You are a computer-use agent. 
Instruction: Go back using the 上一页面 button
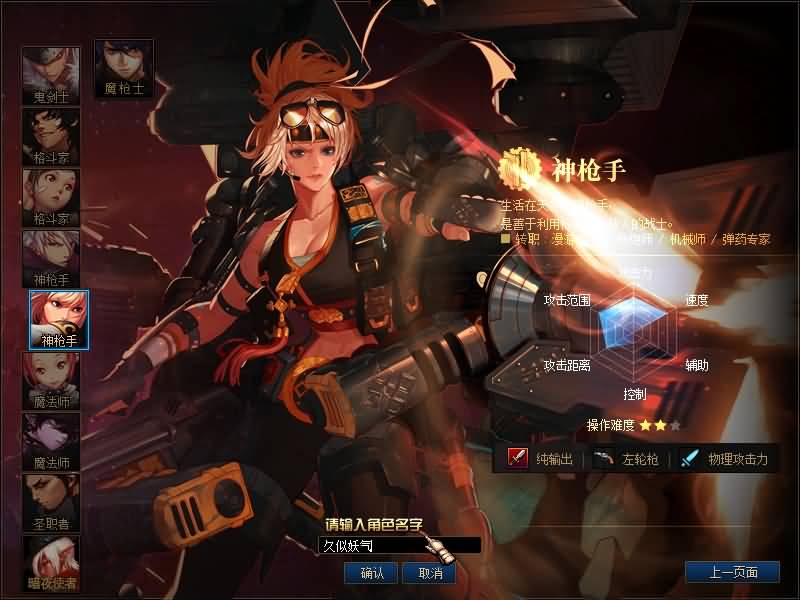click(732, 572)
